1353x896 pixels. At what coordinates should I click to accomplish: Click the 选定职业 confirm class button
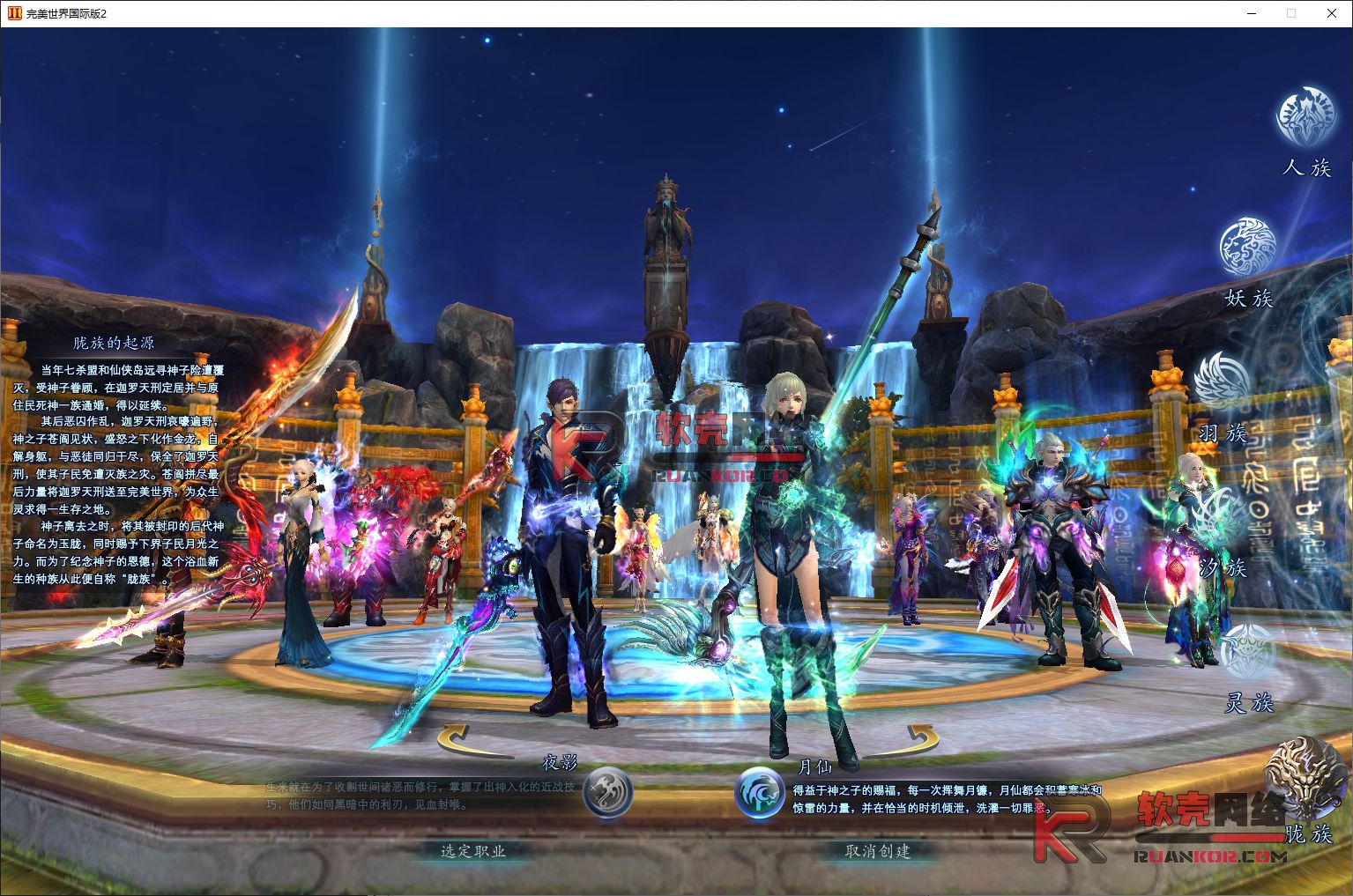click(473, 851)
